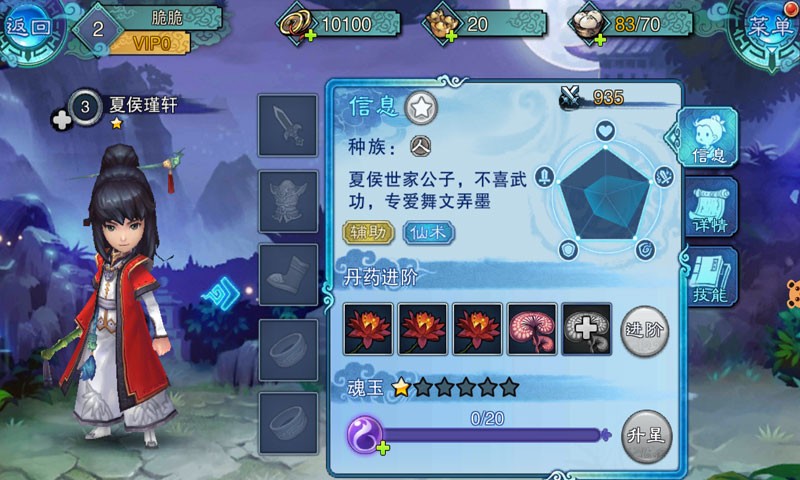Select the empty boots equipment slot
This screenshot has height=480, width=800.
click(x=288, y=274)
